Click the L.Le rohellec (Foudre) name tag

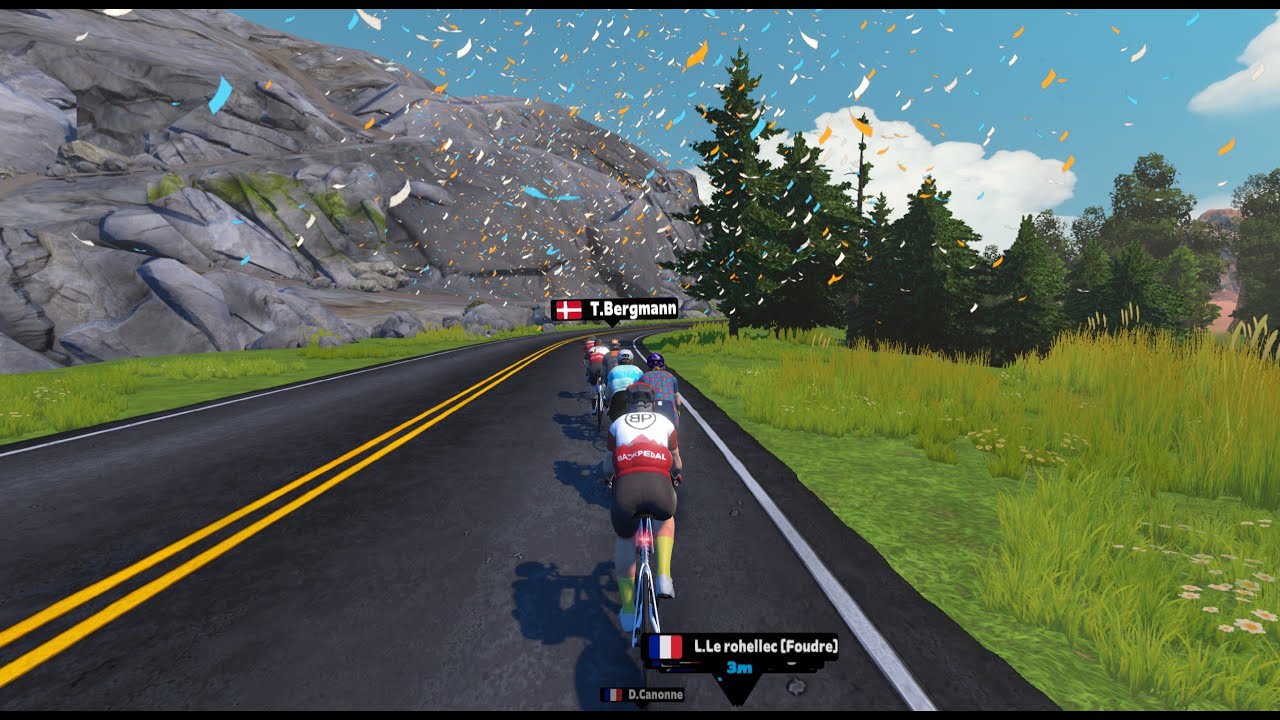coord(741,647)
